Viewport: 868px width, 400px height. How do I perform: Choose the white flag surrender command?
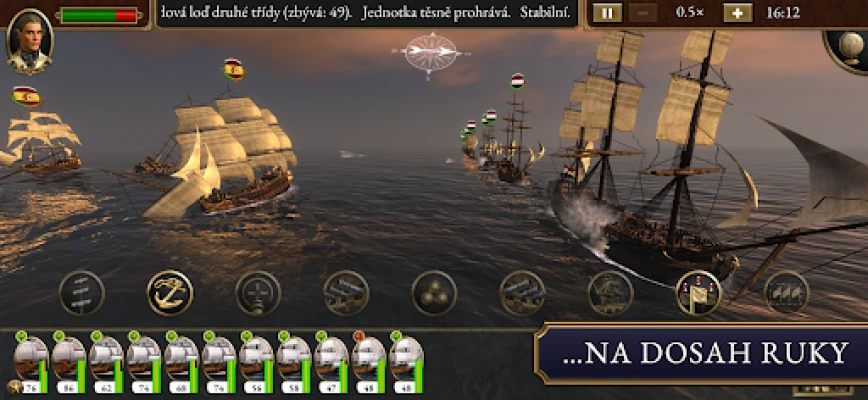click(x=698, y=292)
